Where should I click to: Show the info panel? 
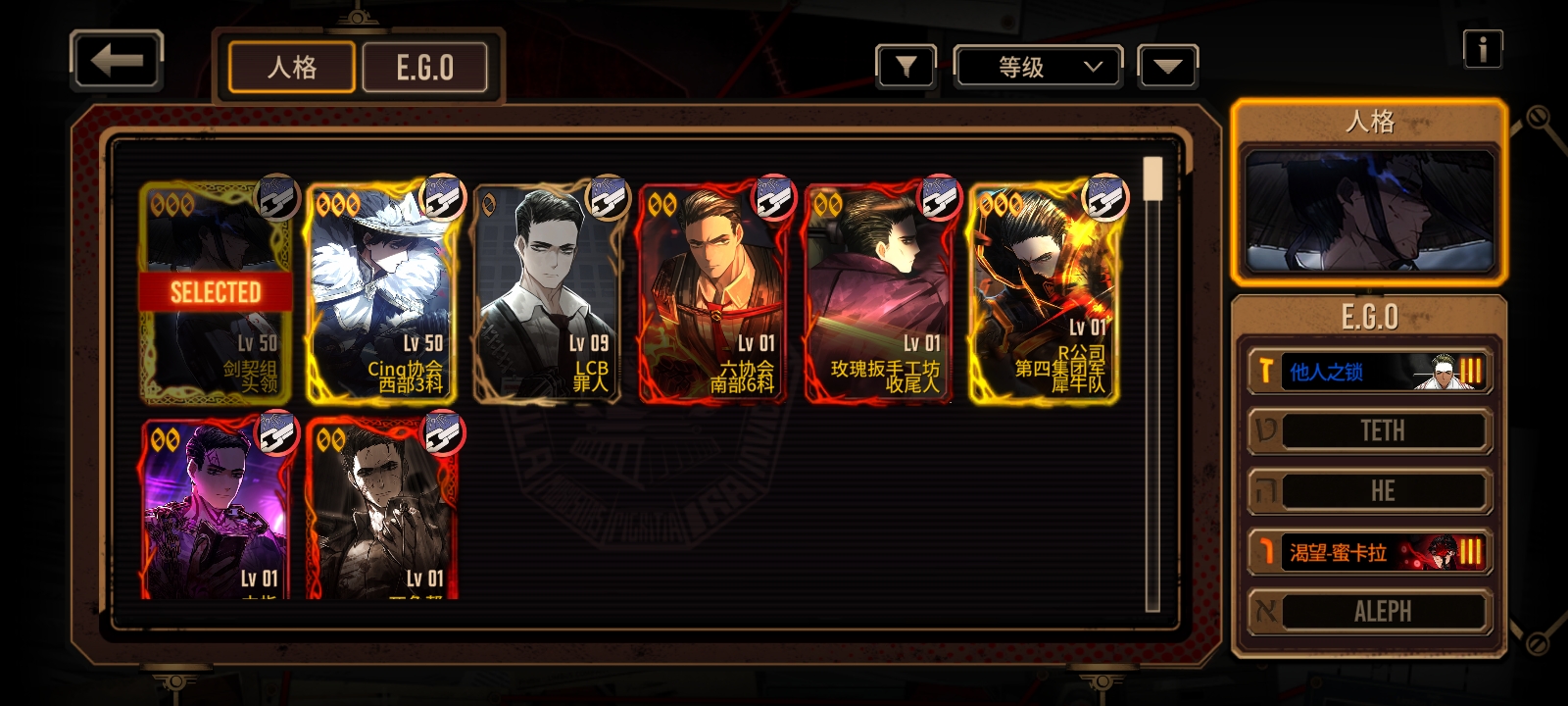[x=1482, y=48]
